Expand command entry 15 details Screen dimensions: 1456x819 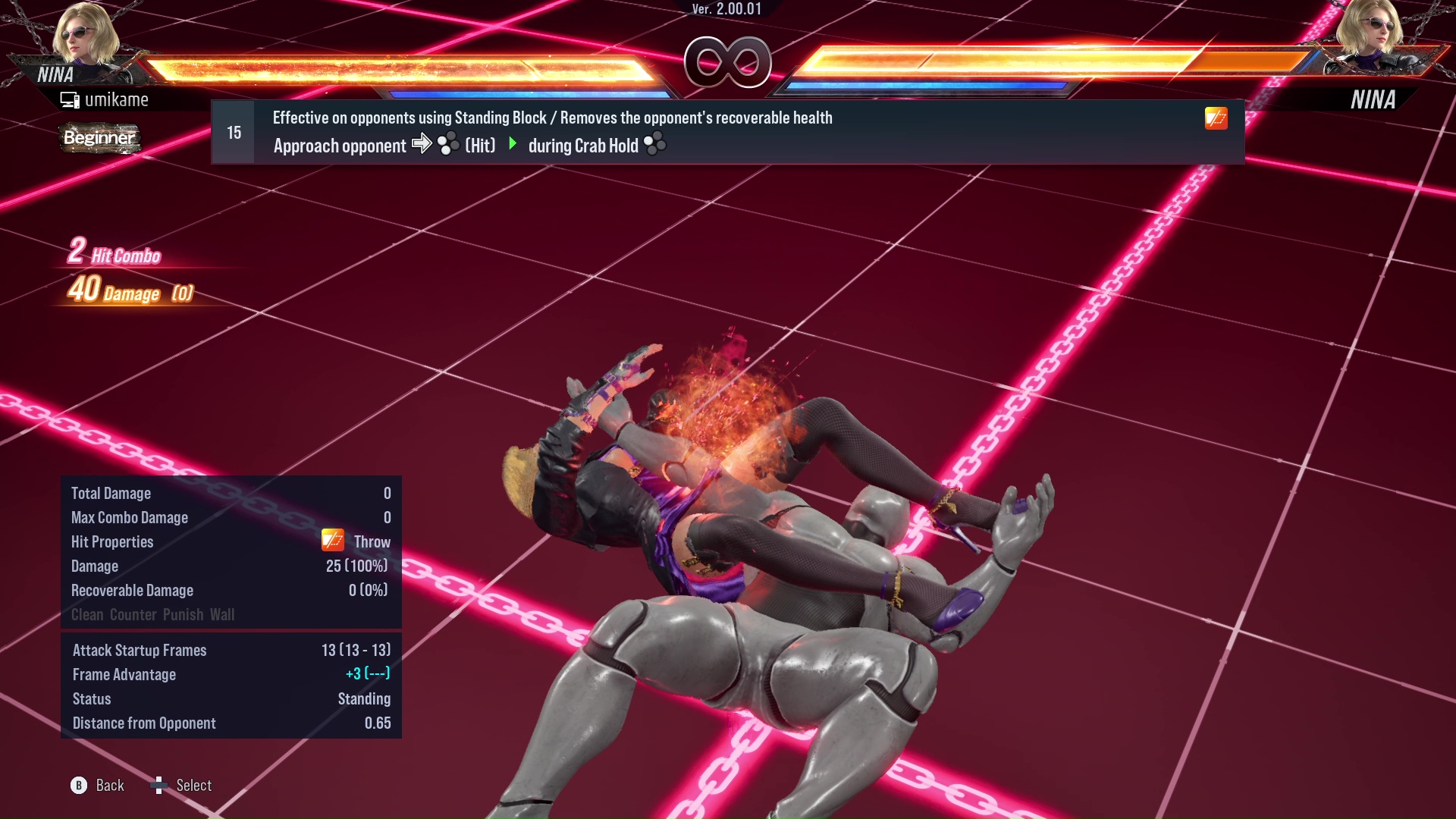tap(232, 131)
